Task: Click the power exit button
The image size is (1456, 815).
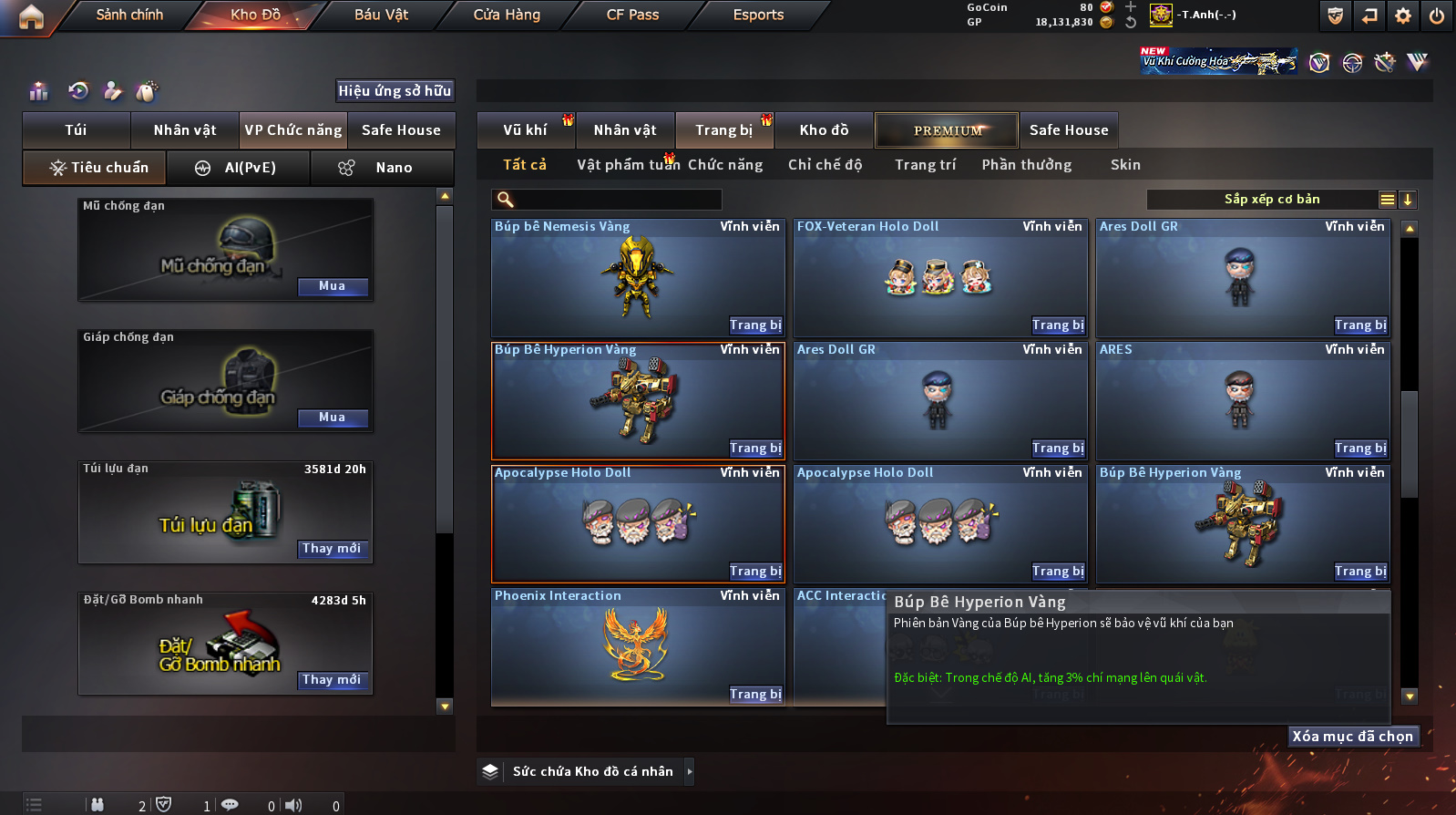Action: (1437, 15)
